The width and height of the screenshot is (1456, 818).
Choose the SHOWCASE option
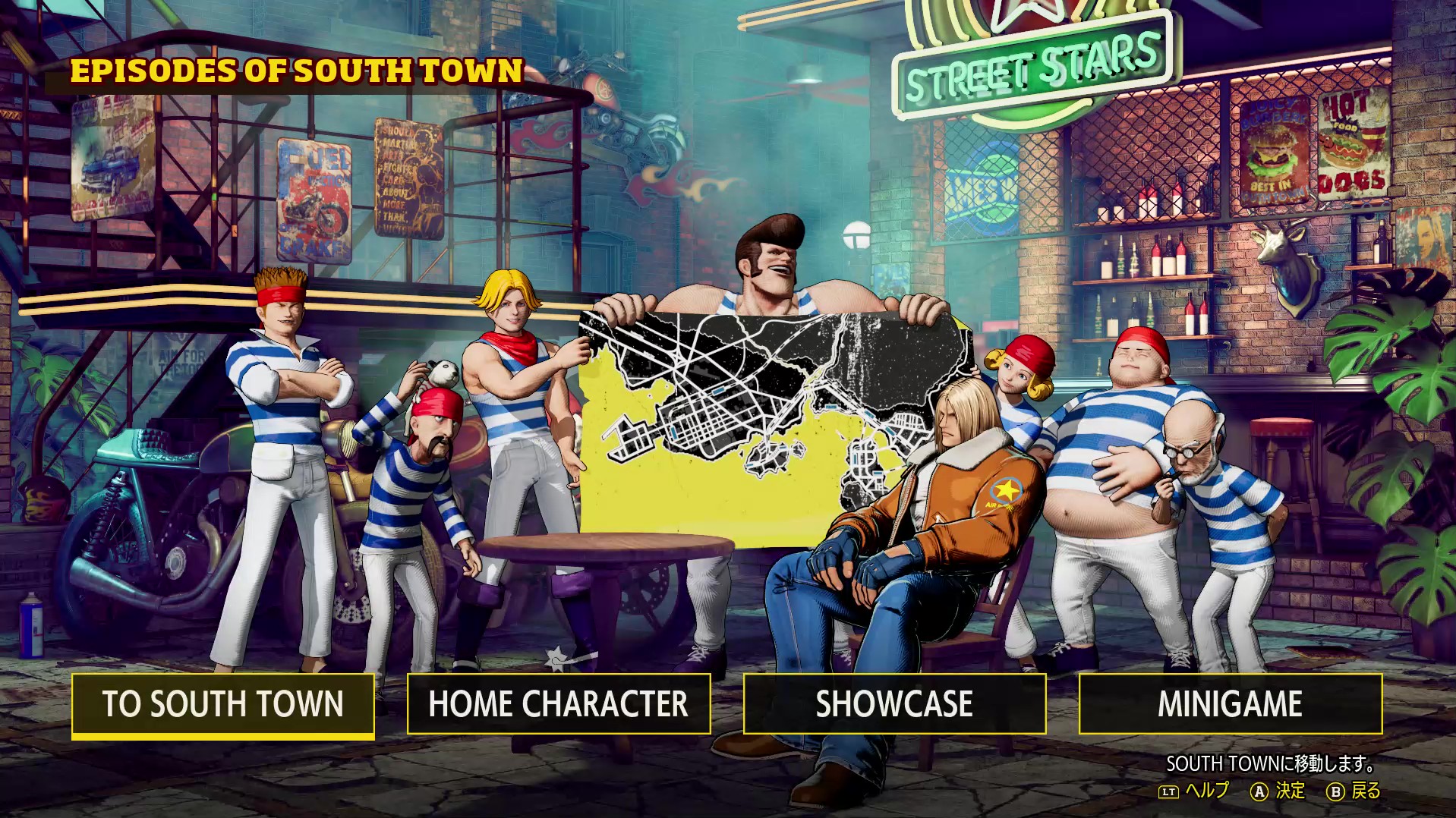(x=894, y=704)
